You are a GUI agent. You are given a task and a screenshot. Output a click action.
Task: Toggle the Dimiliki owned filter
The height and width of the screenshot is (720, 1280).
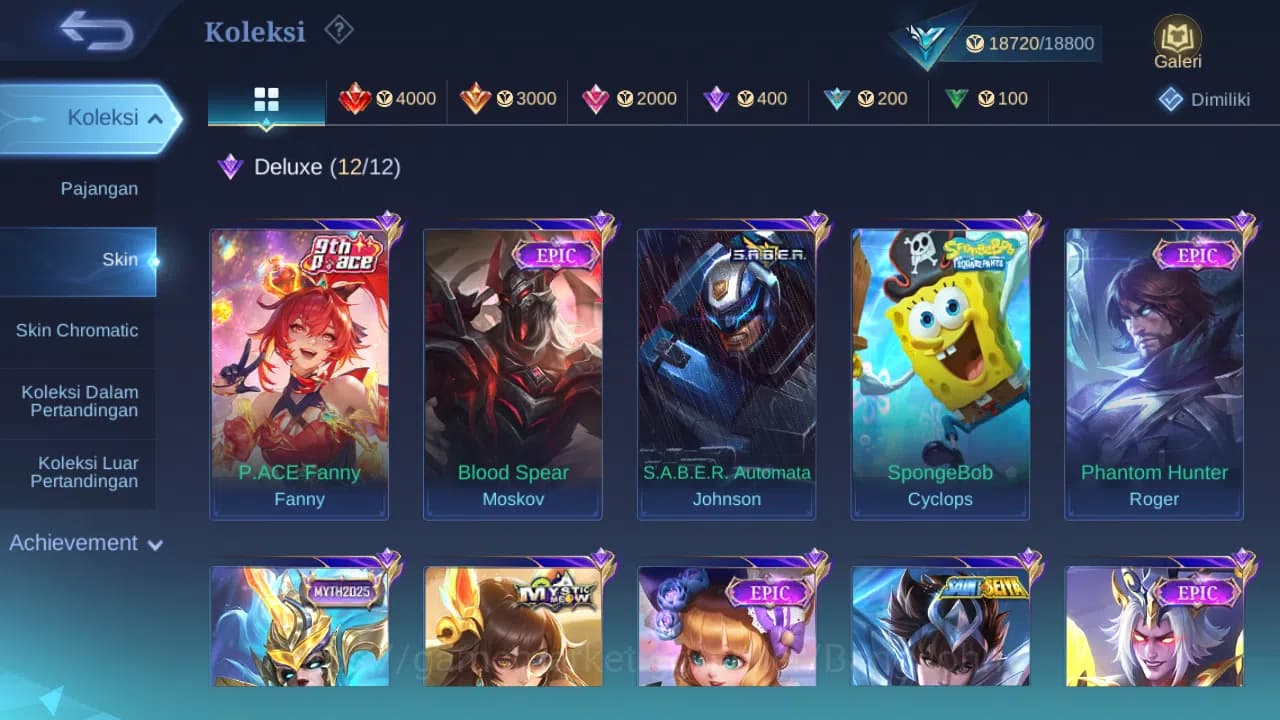point(1202,99)
